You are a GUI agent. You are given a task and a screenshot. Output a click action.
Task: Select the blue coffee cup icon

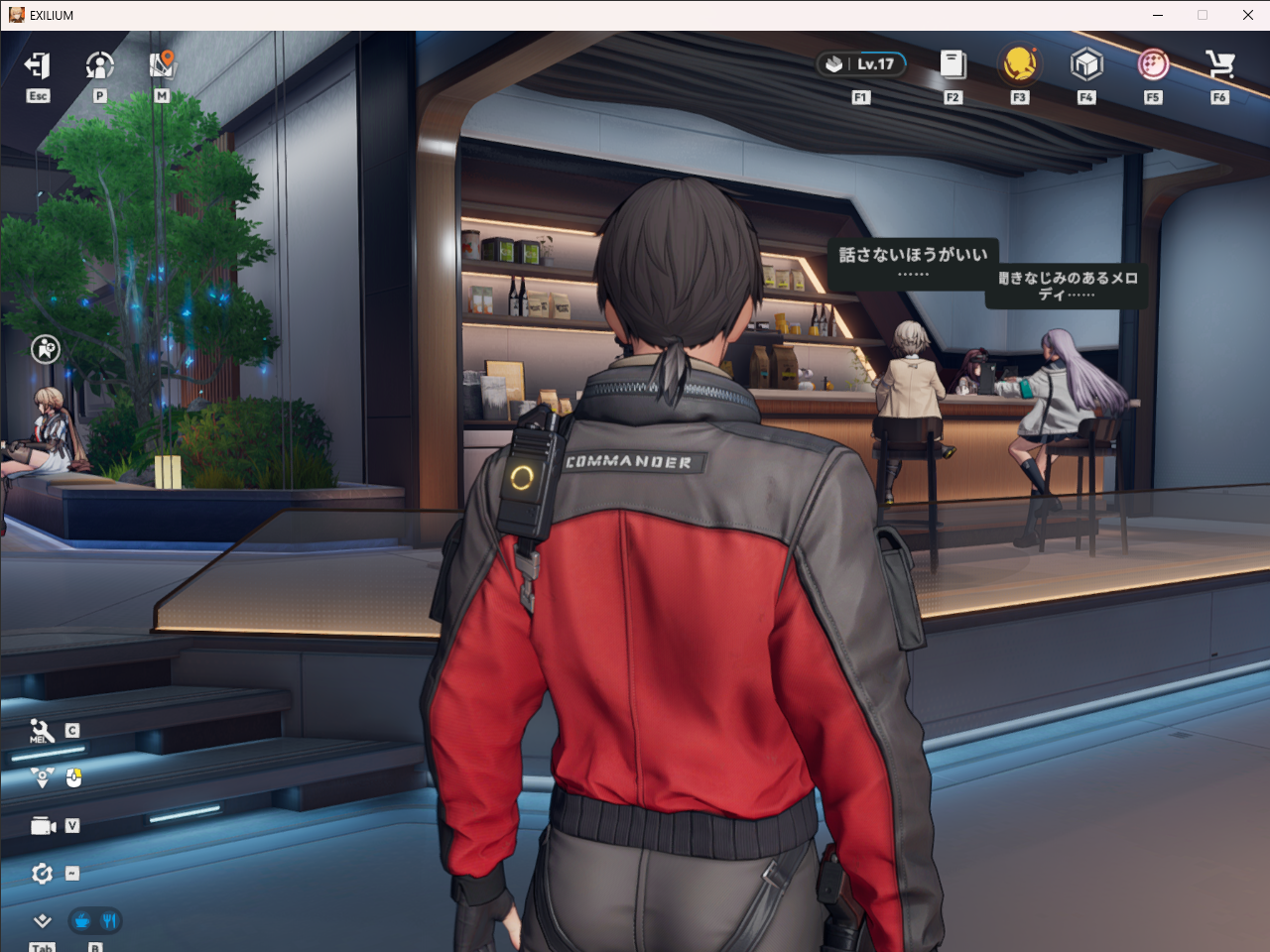pyautogui.click(x=82, y=921)
